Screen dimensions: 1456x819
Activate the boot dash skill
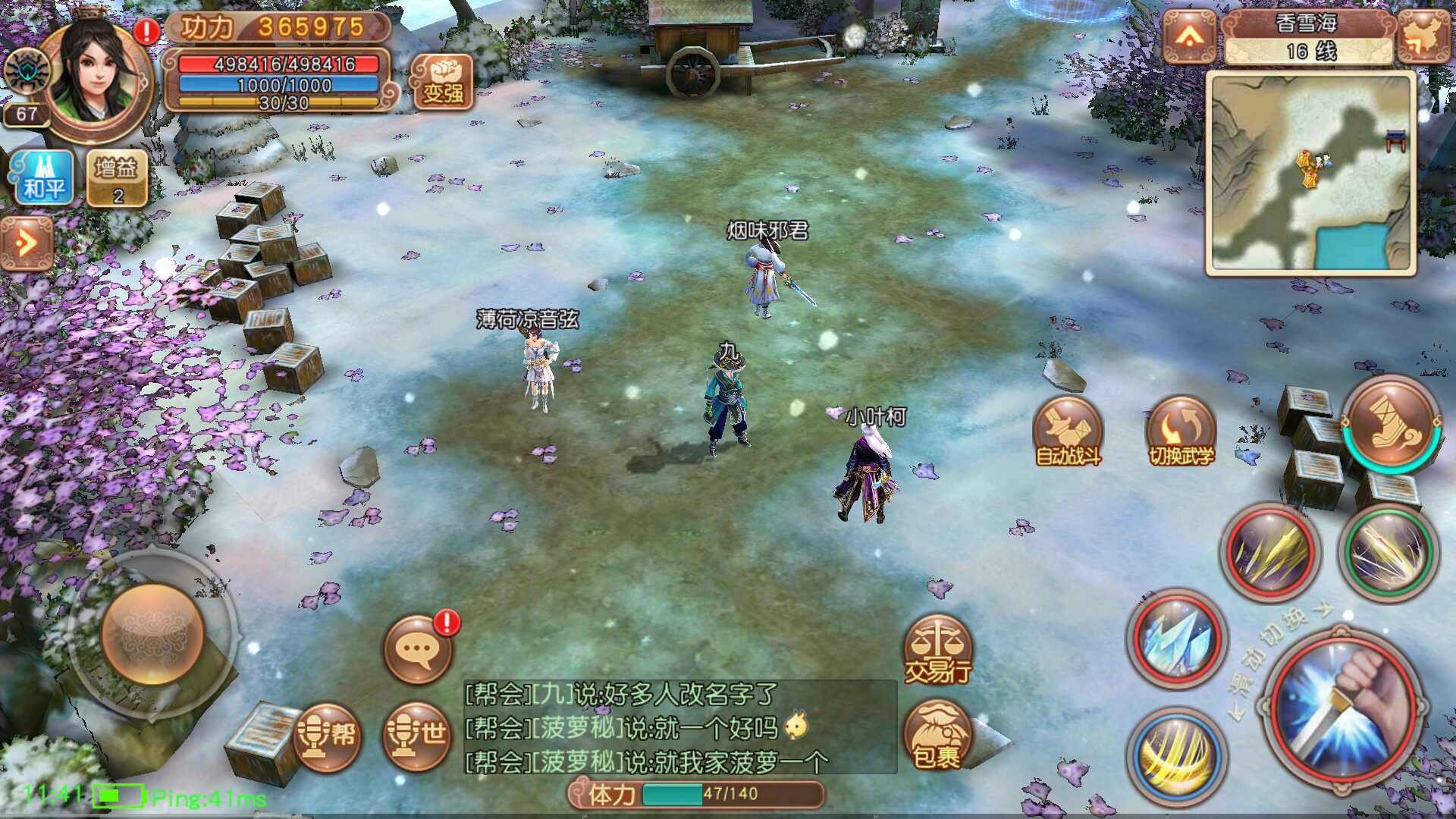point(1392,423)
